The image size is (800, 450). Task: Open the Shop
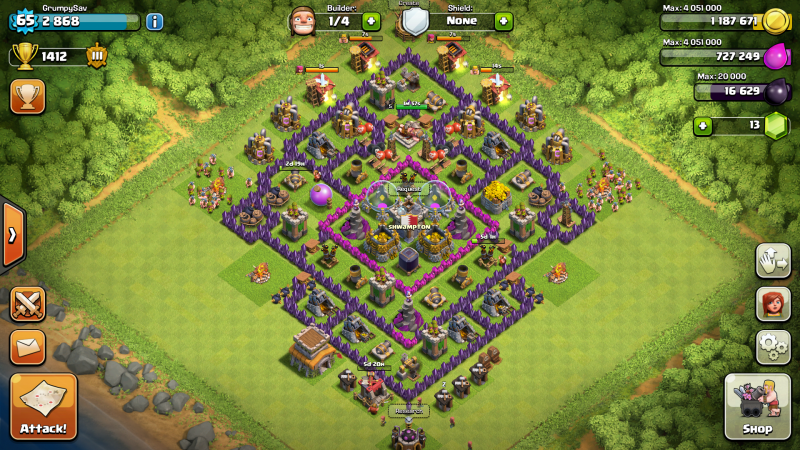point(757,407)
